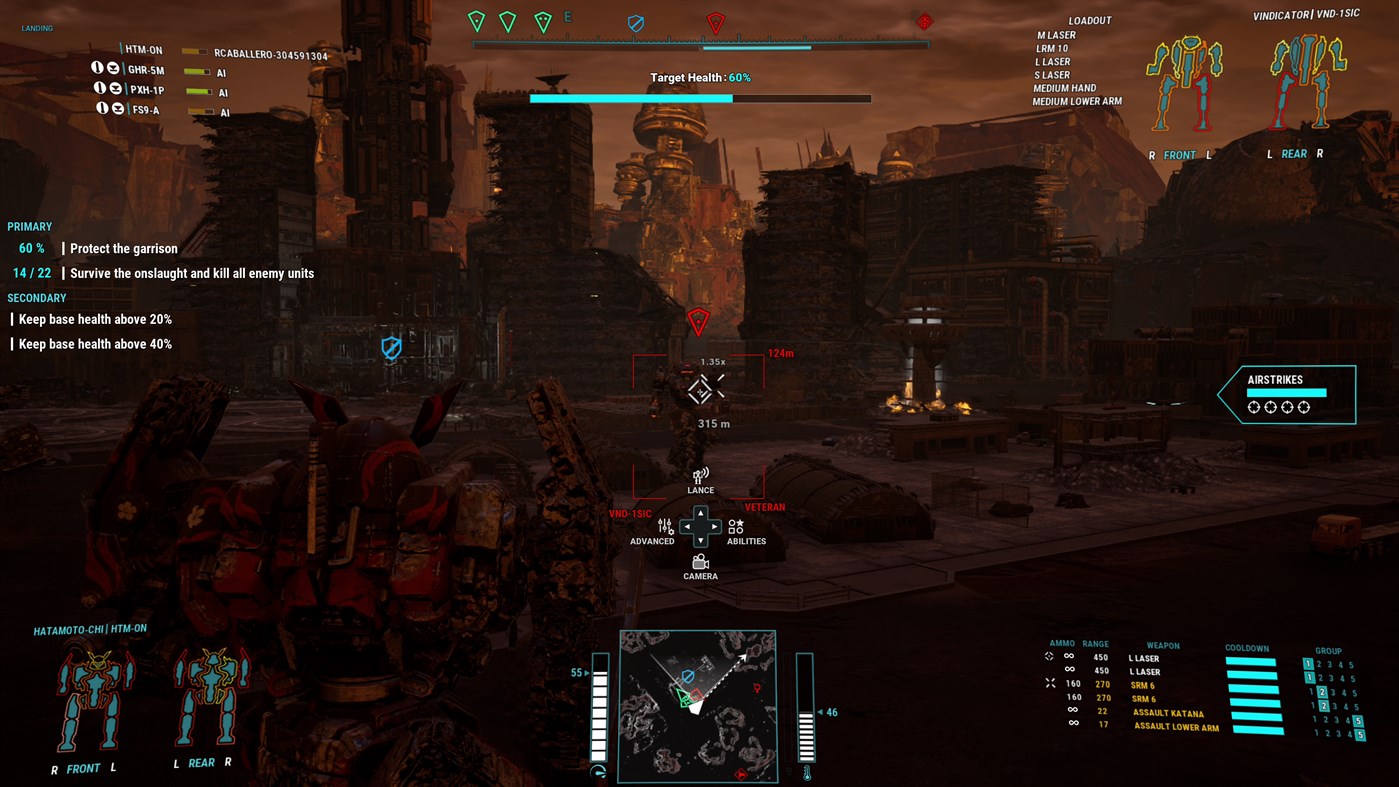The image size is (1399, 787).
Task: Click the Target Health progress bar
Action: (700, 98)
